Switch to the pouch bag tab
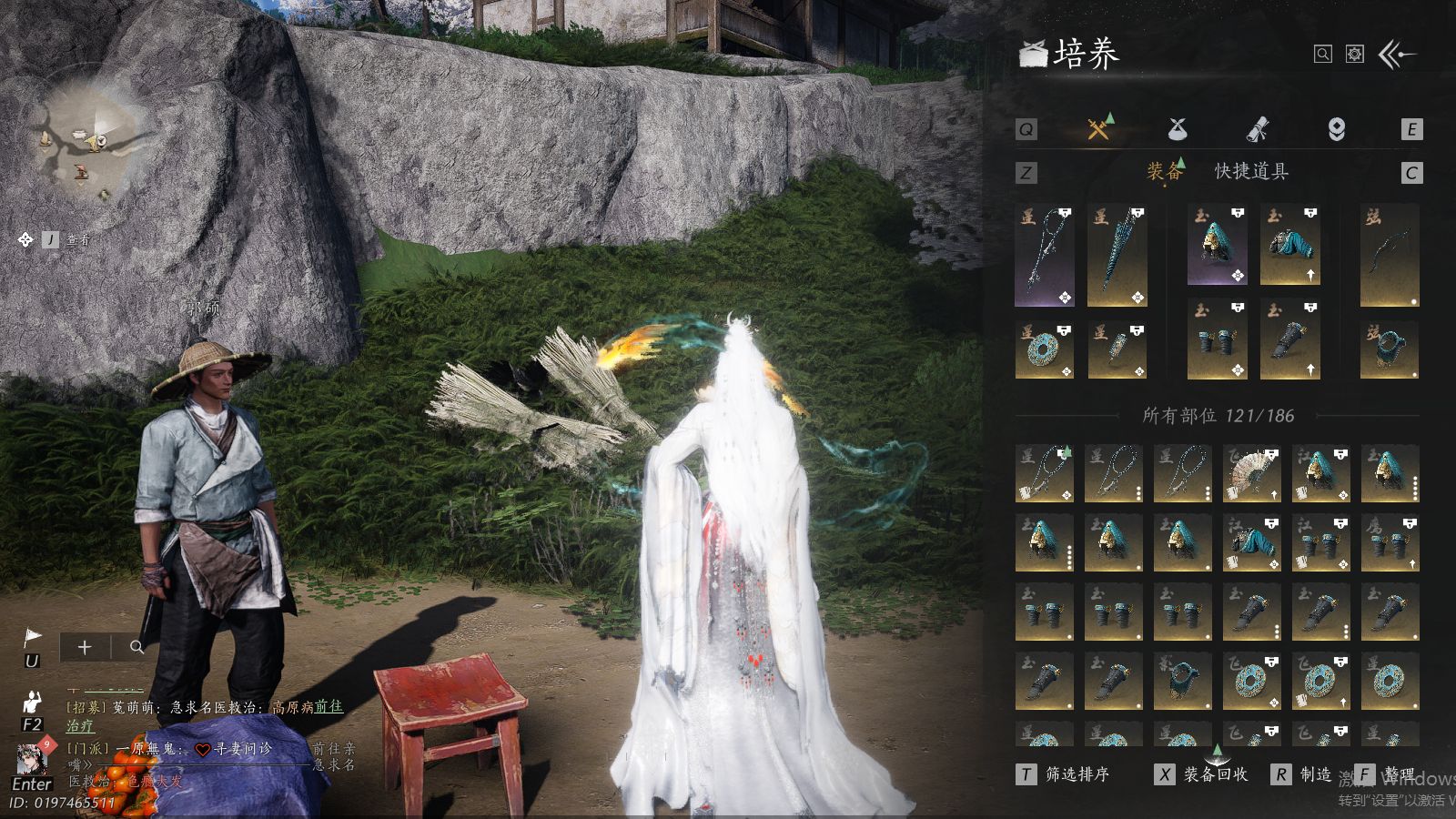Viewport: 1456px width, 819px height. 1178,129
